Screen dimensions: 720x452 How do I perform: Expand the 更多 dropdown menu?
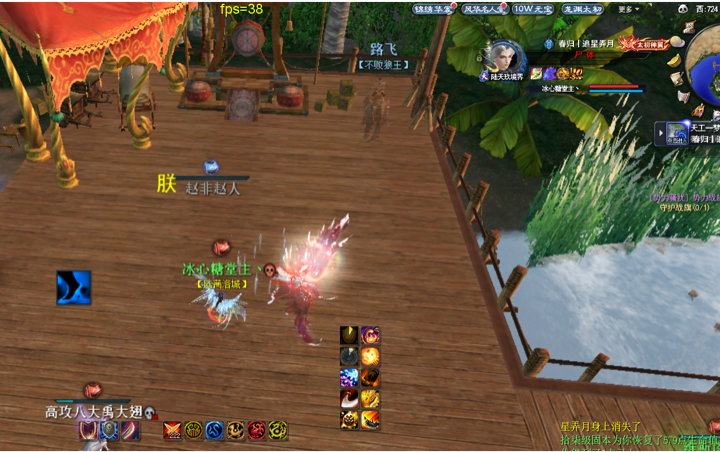coord(629,8)
